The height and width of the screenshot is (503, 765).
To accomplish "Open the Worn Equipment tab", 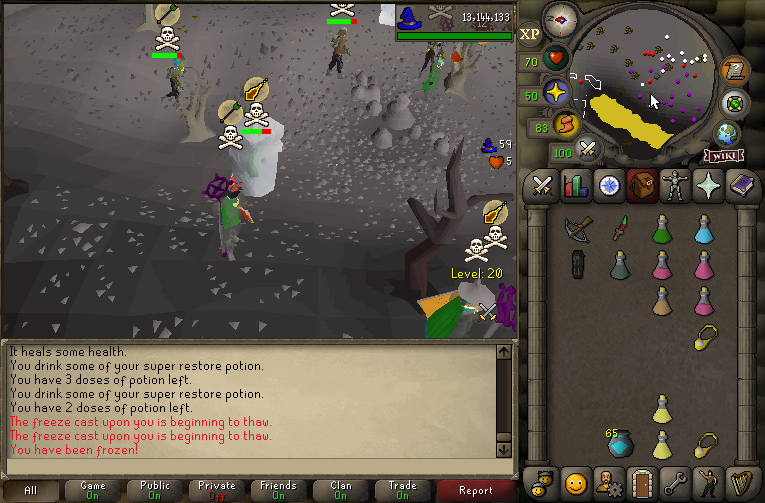I will [674, 186].
